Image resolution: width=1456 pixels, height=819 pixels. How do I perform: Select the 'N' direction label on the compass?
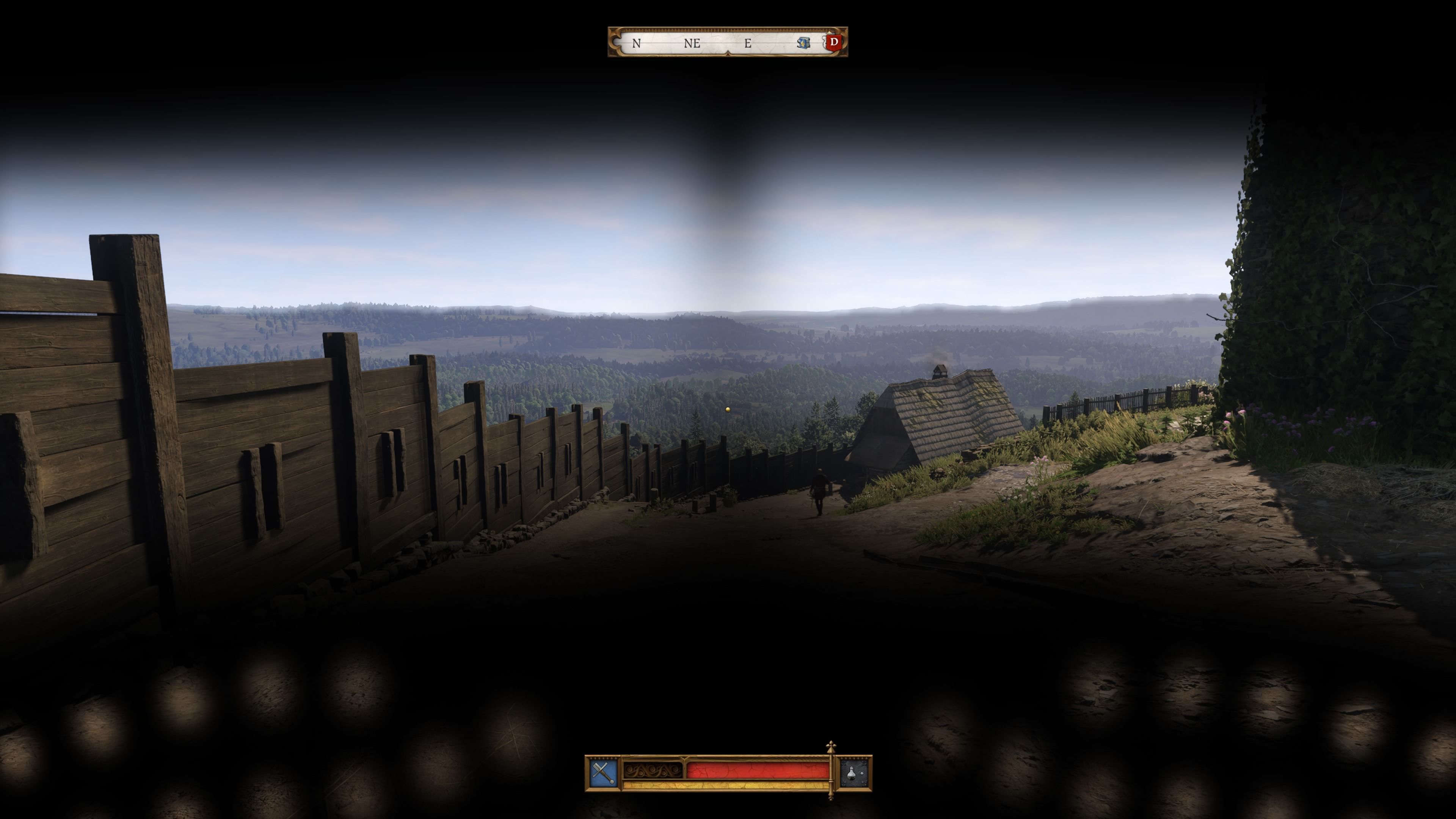636,43
